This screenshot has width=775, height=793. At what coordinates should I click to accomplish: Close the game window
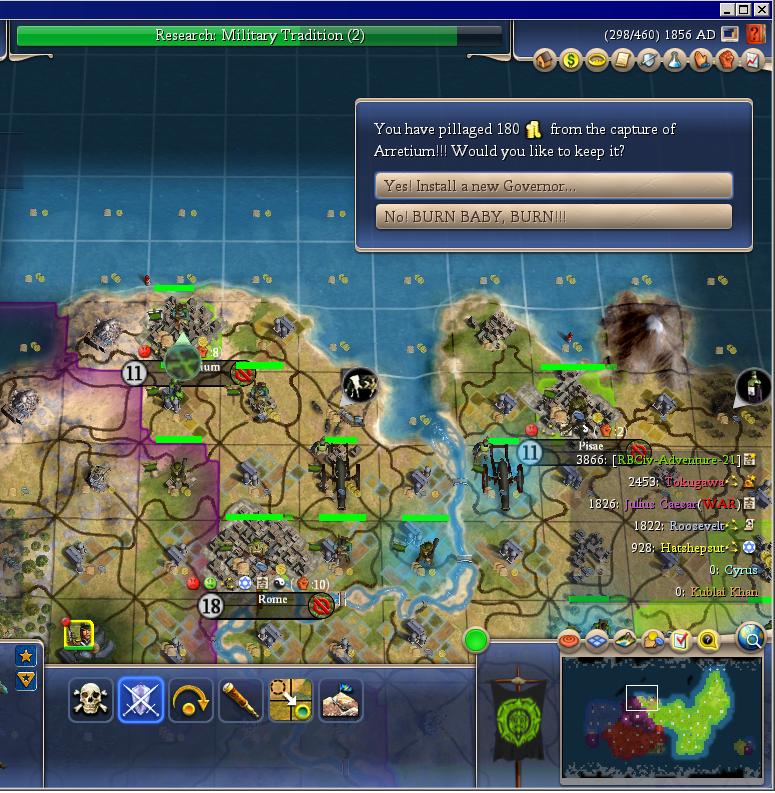coord(764,10)
